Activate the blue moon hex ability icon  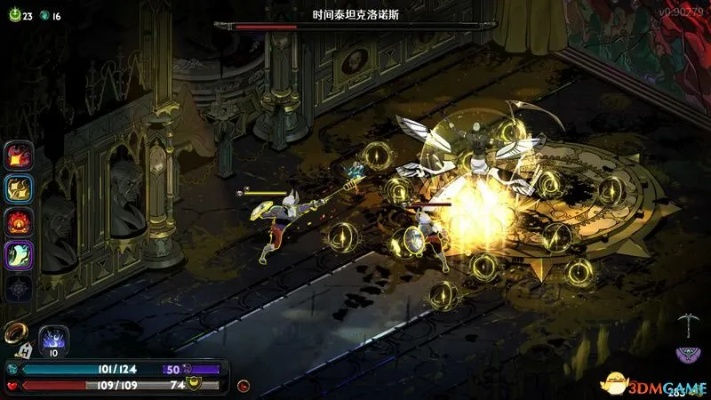53,338
